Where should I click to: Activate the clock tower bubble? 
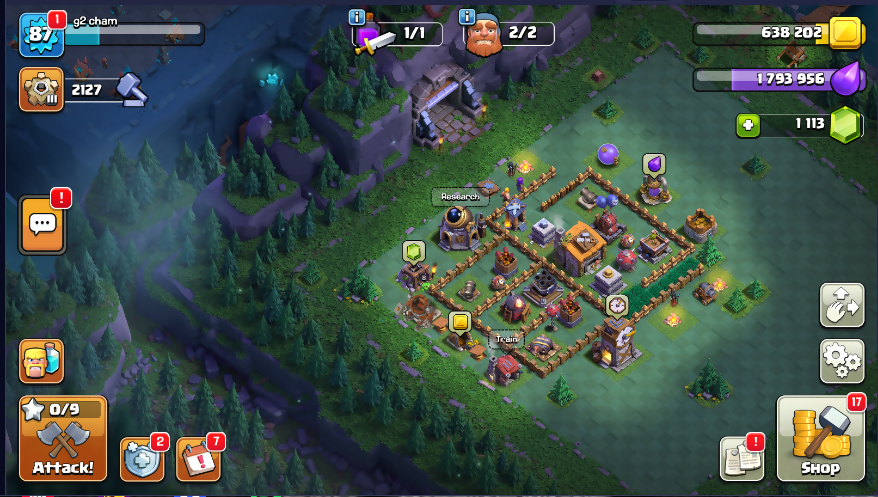(617, 305)
